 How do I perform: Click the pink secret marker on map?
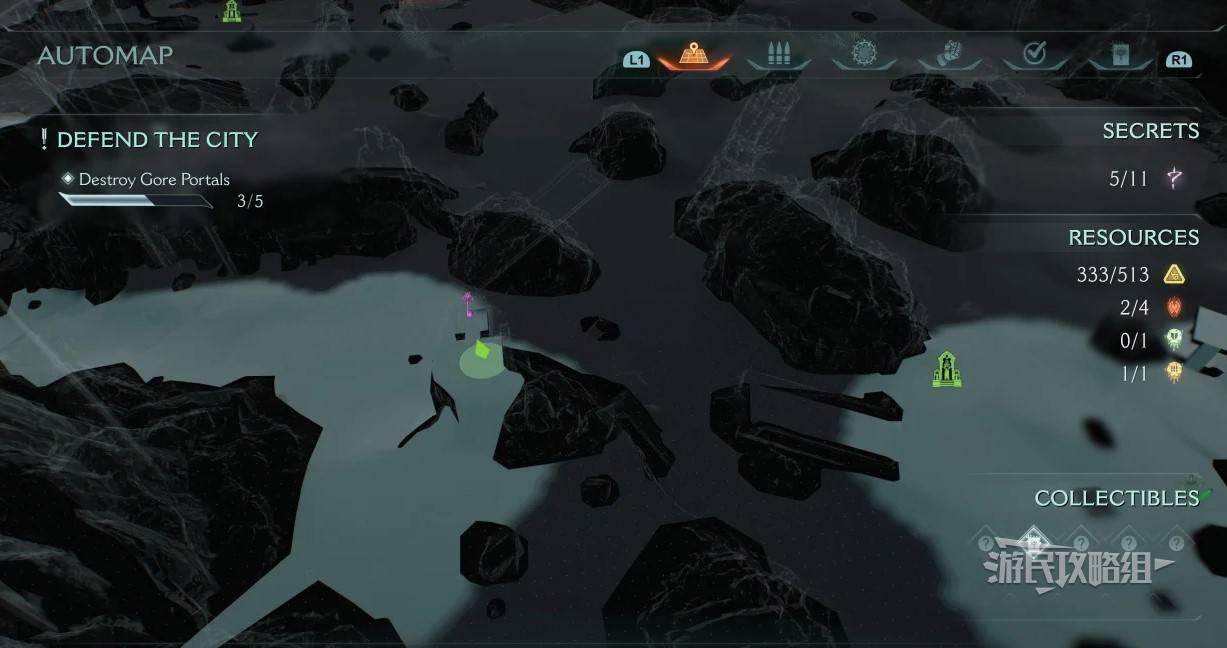pyautogui.click(x=467, y=303)
